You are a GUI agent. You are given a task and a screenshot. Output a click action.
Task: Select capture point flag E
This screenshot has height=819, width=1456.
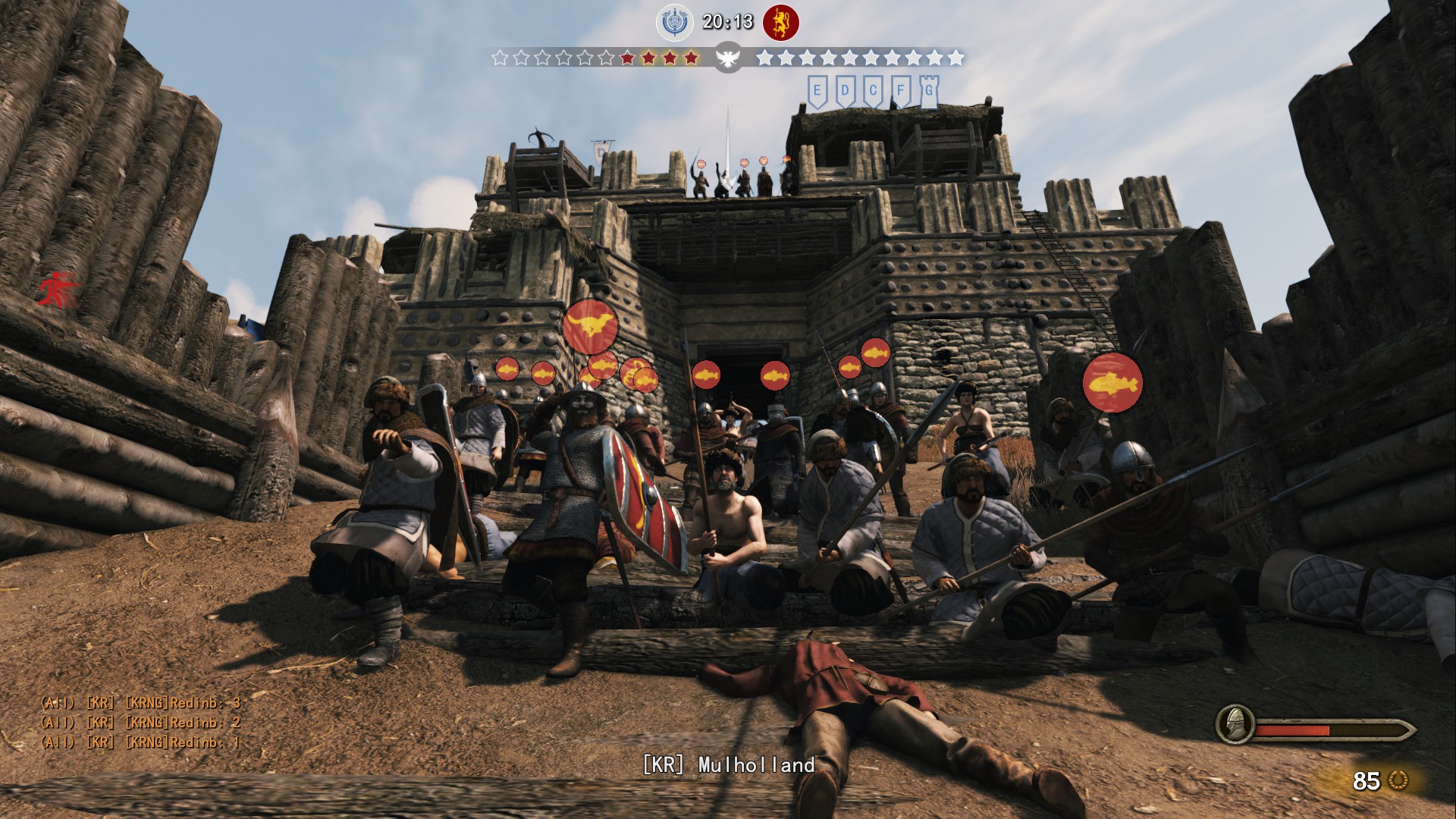[817, 90]
